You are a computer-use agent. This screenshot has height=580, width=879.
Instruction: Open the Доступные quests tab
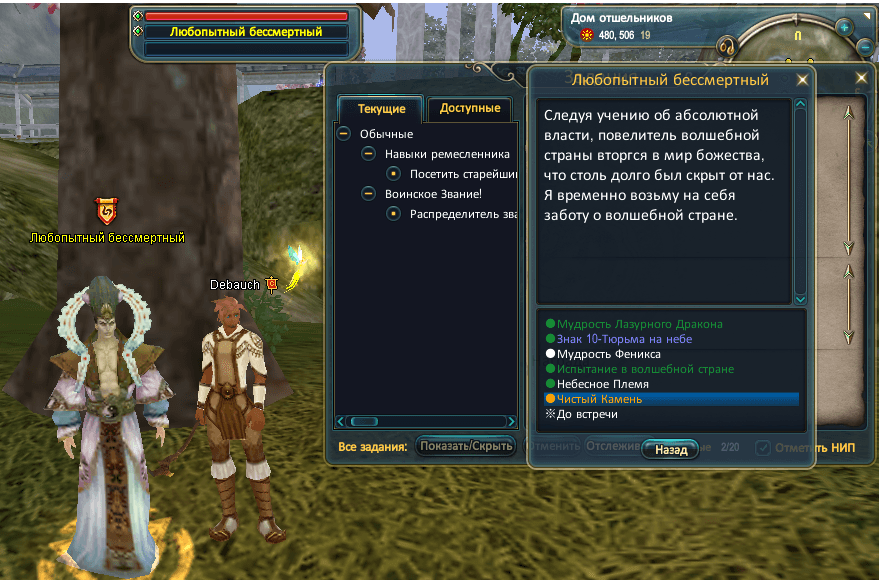[469, 109]
